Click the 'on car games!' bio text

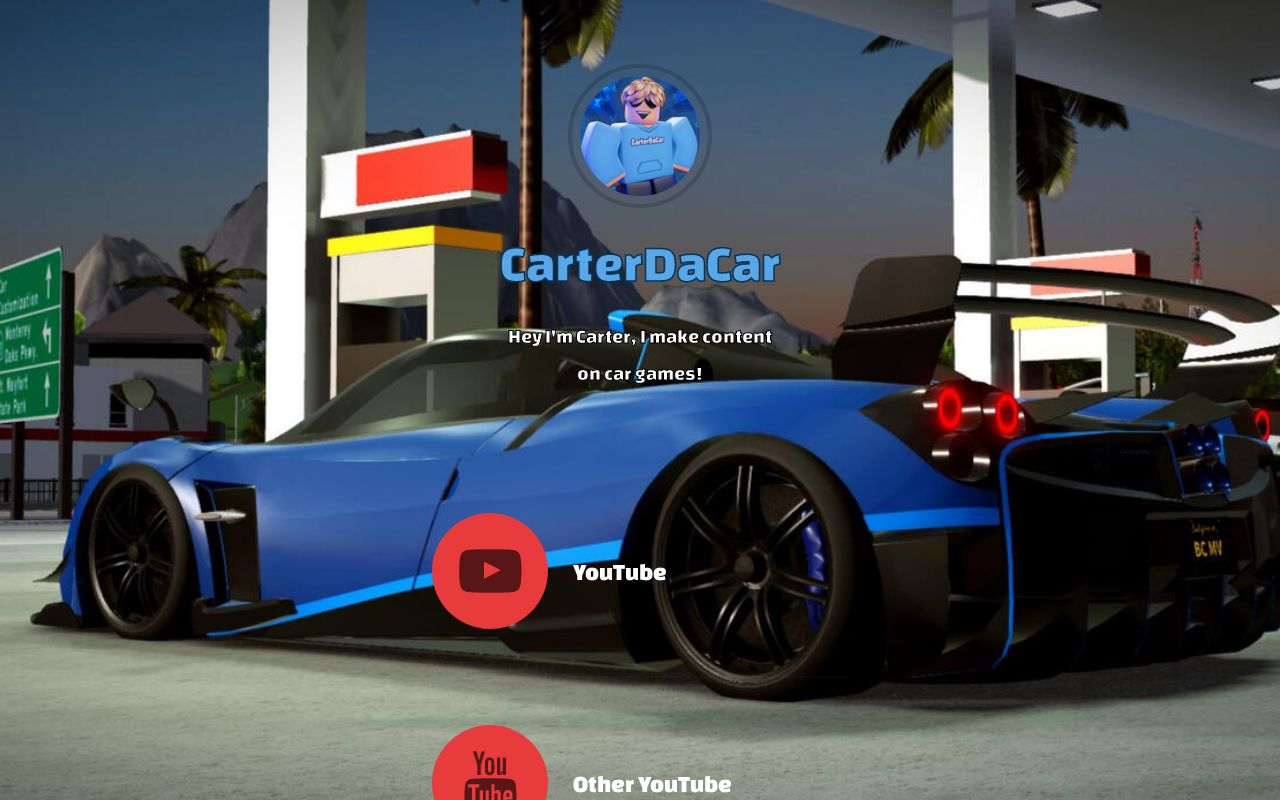(x=641, y=372)
